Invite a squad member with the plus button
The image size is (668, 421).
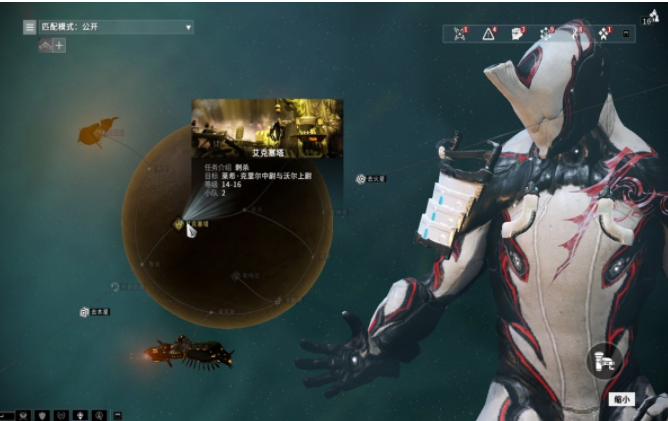tap(59, 46)
